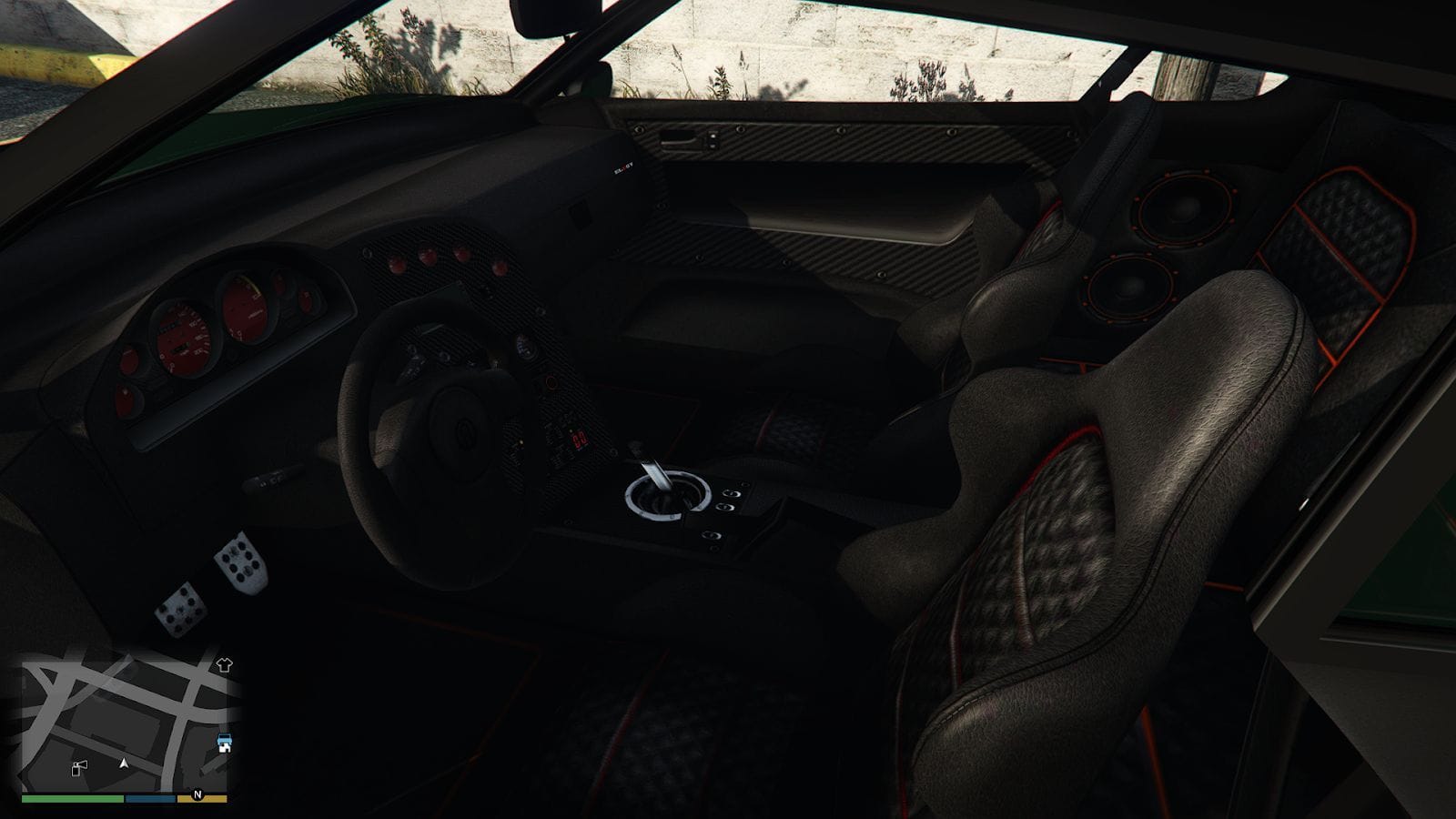
Task: Select the north 'N' compass marker on the minimap
Action: coord(197,794)
